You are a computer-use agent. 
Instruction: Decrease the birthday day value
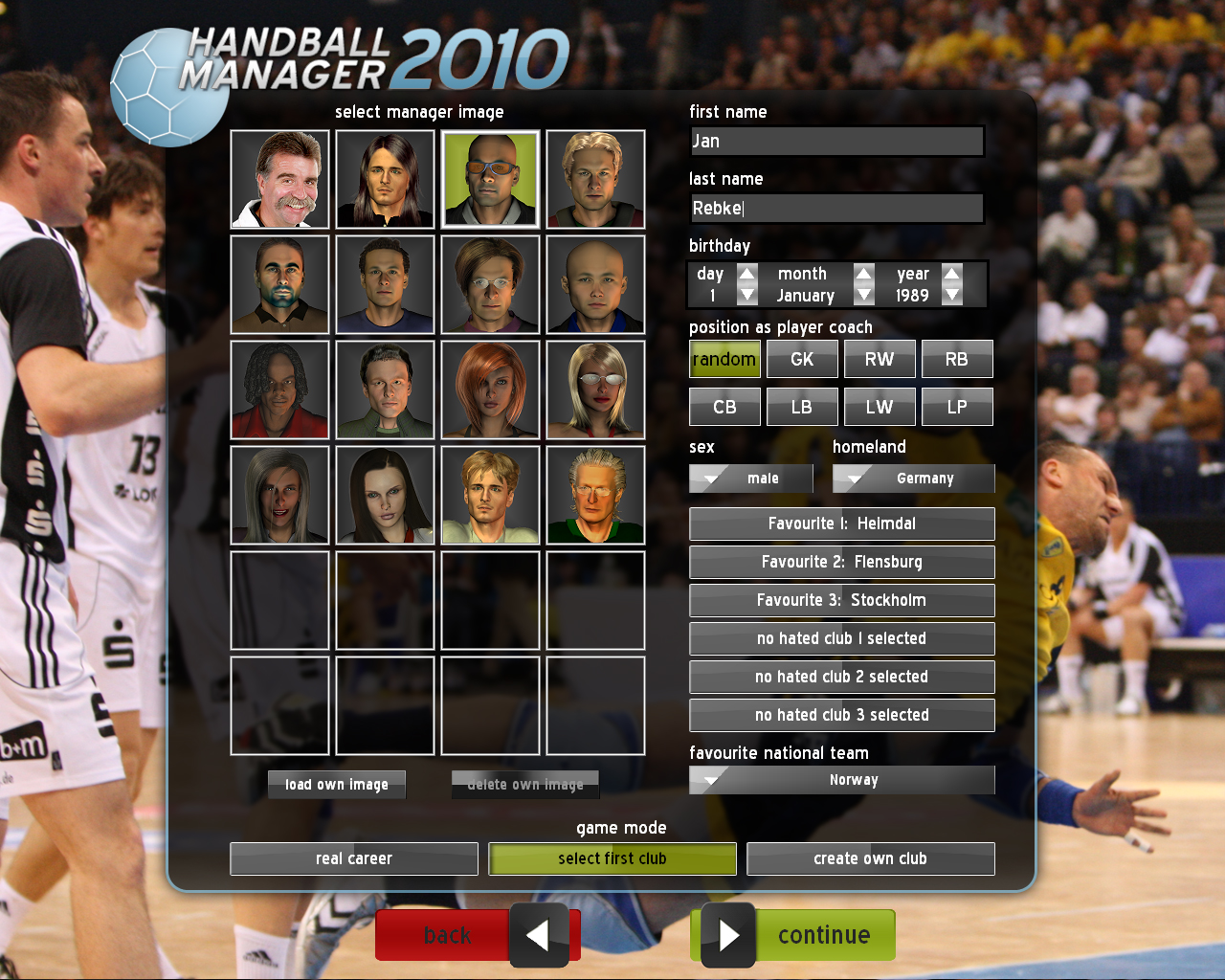click(x=747, y=296)
